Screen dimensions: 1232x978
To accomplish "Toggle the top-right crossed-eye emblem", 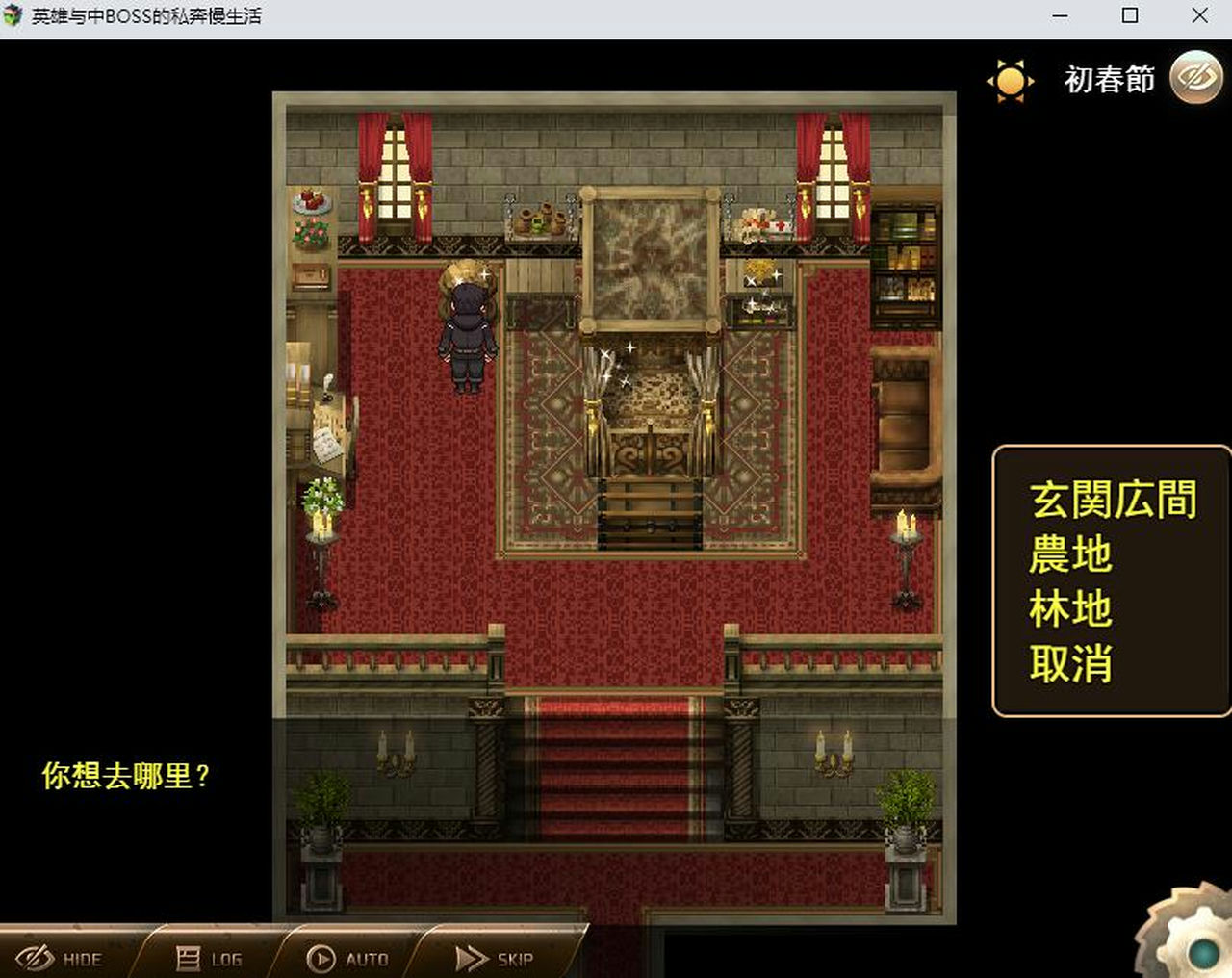I will tap(1195, 77).
